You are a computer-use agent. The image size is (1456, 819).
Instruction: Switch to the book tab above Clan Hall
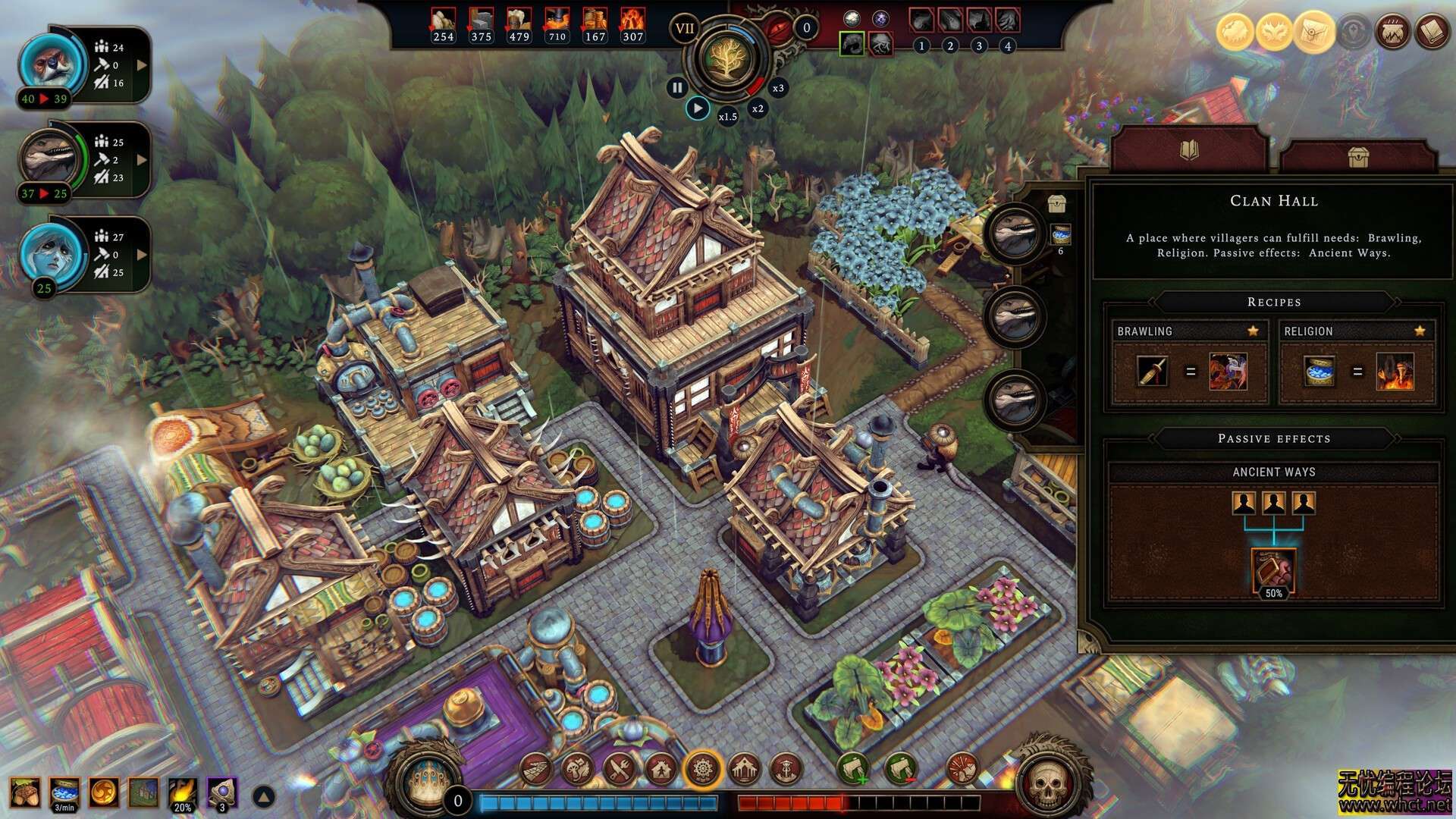pyautogui.click(x=1188, y=149)
